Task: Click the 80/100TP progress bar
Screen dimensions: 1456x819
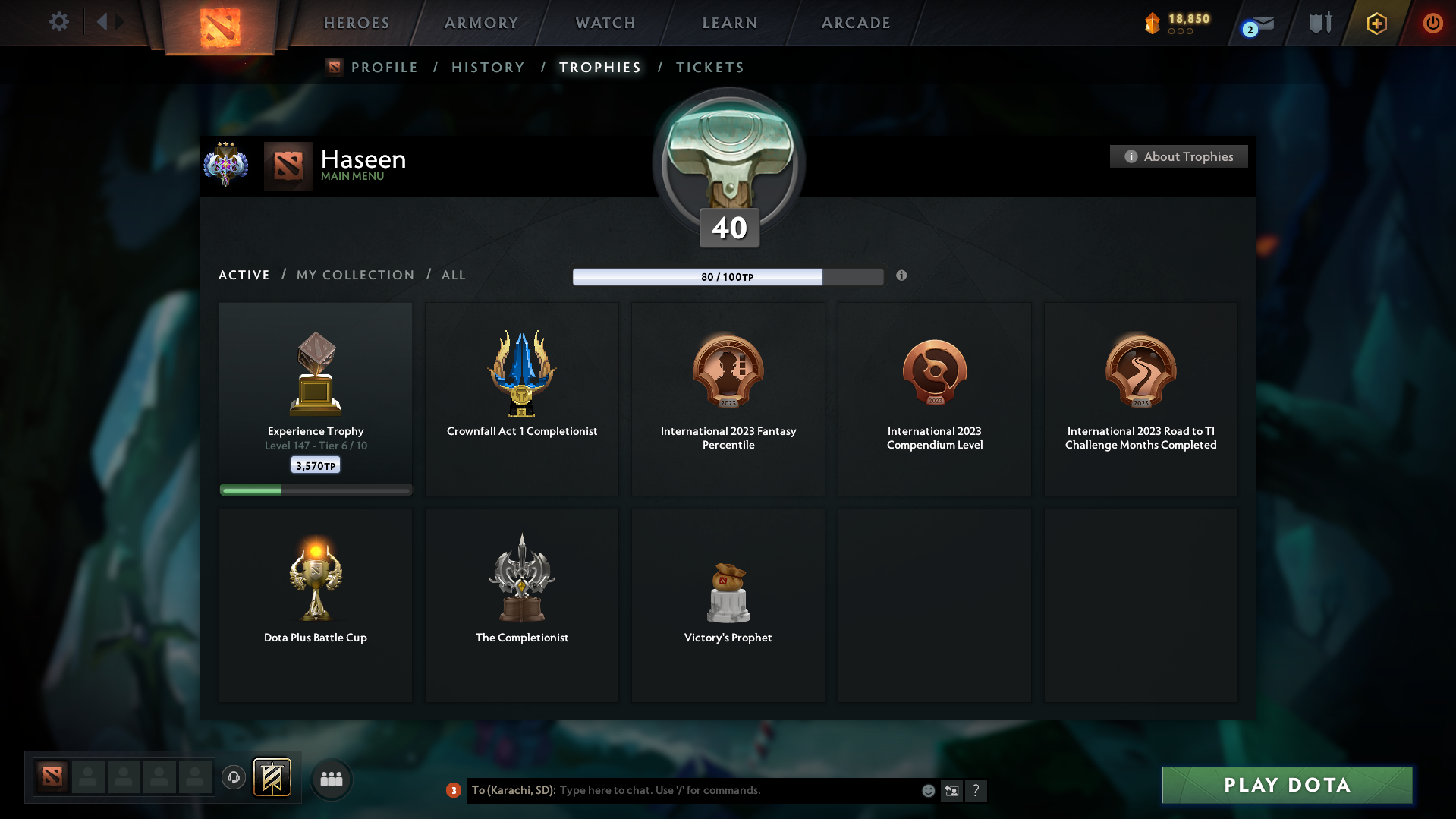Action: (728, 277)
